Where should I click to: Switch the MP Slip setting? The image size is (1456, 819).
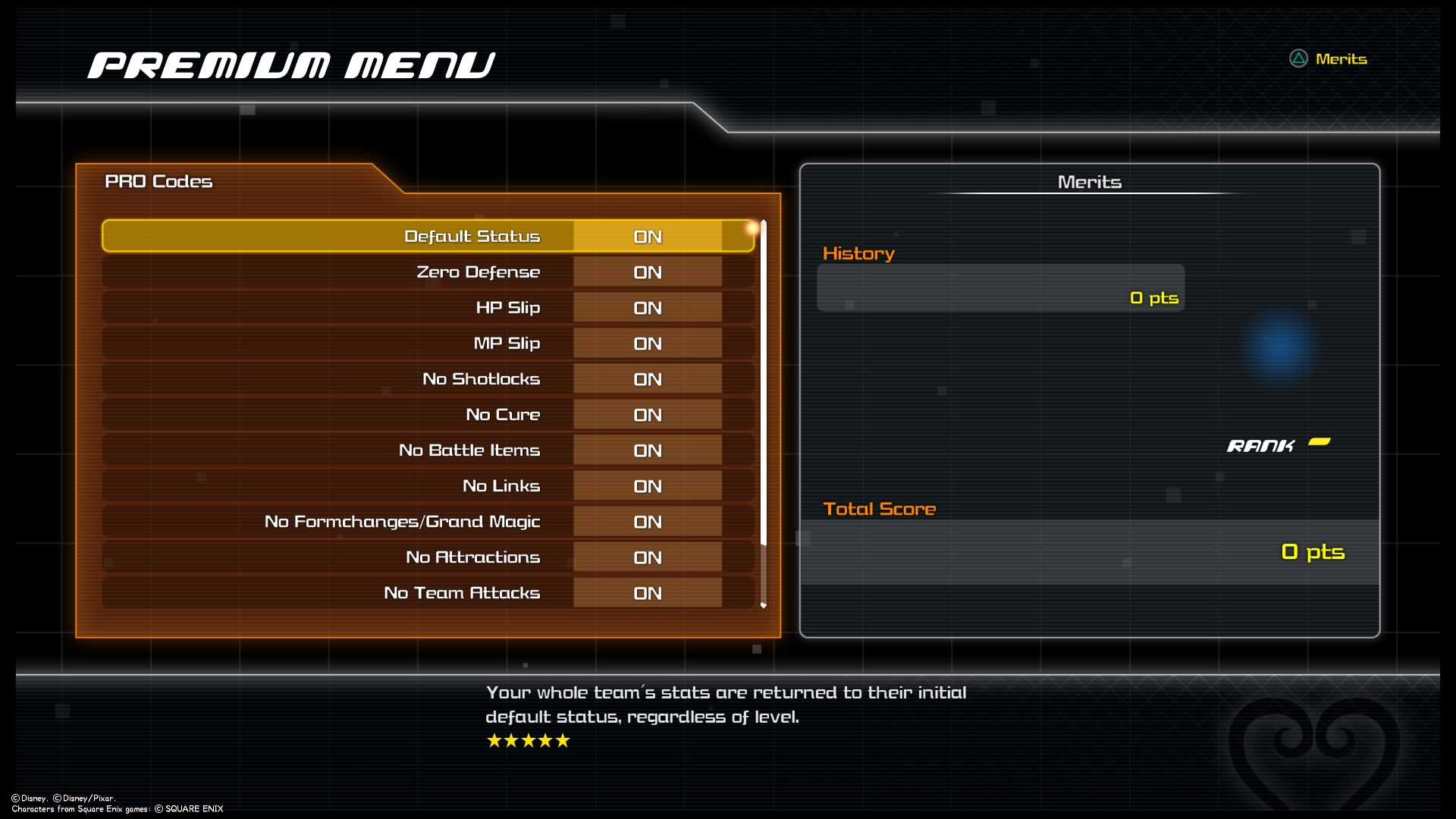click(647, 344)
